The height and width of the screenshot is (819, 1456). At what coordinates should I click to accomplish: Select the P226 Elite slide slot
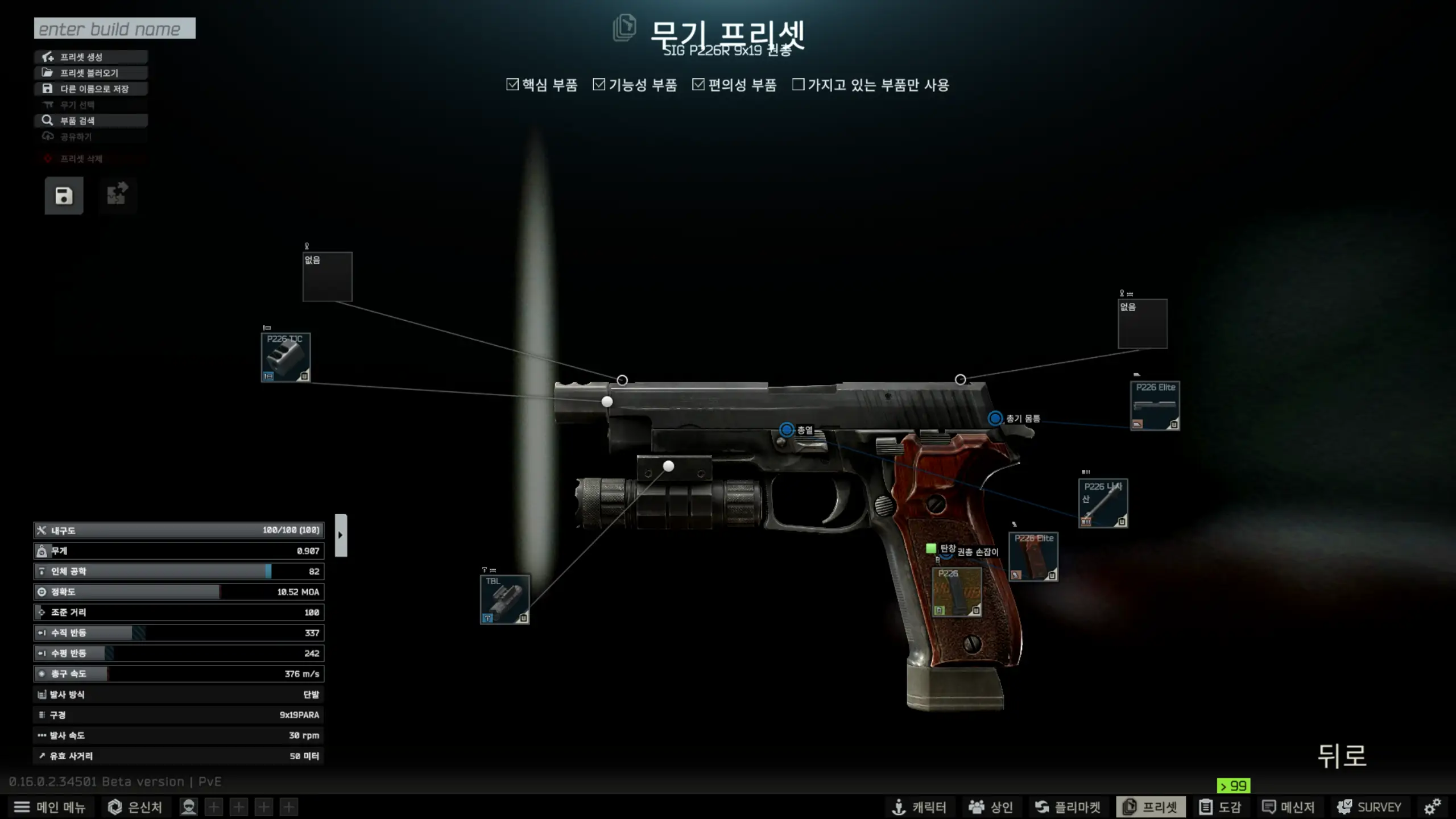pos(1155,406)
